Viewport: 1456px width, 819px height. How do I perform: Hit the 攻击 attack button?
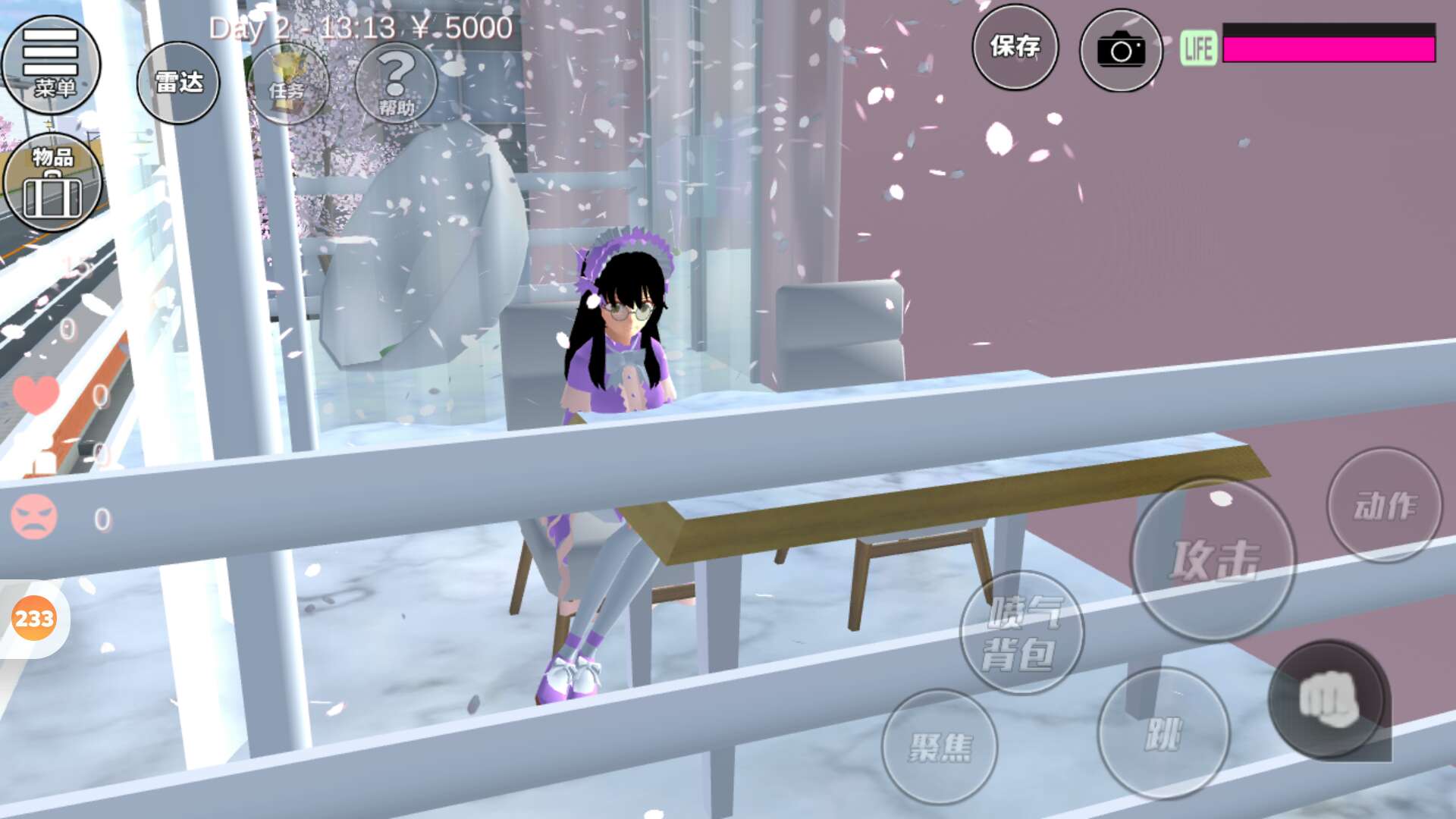(x=1213, y=560)
